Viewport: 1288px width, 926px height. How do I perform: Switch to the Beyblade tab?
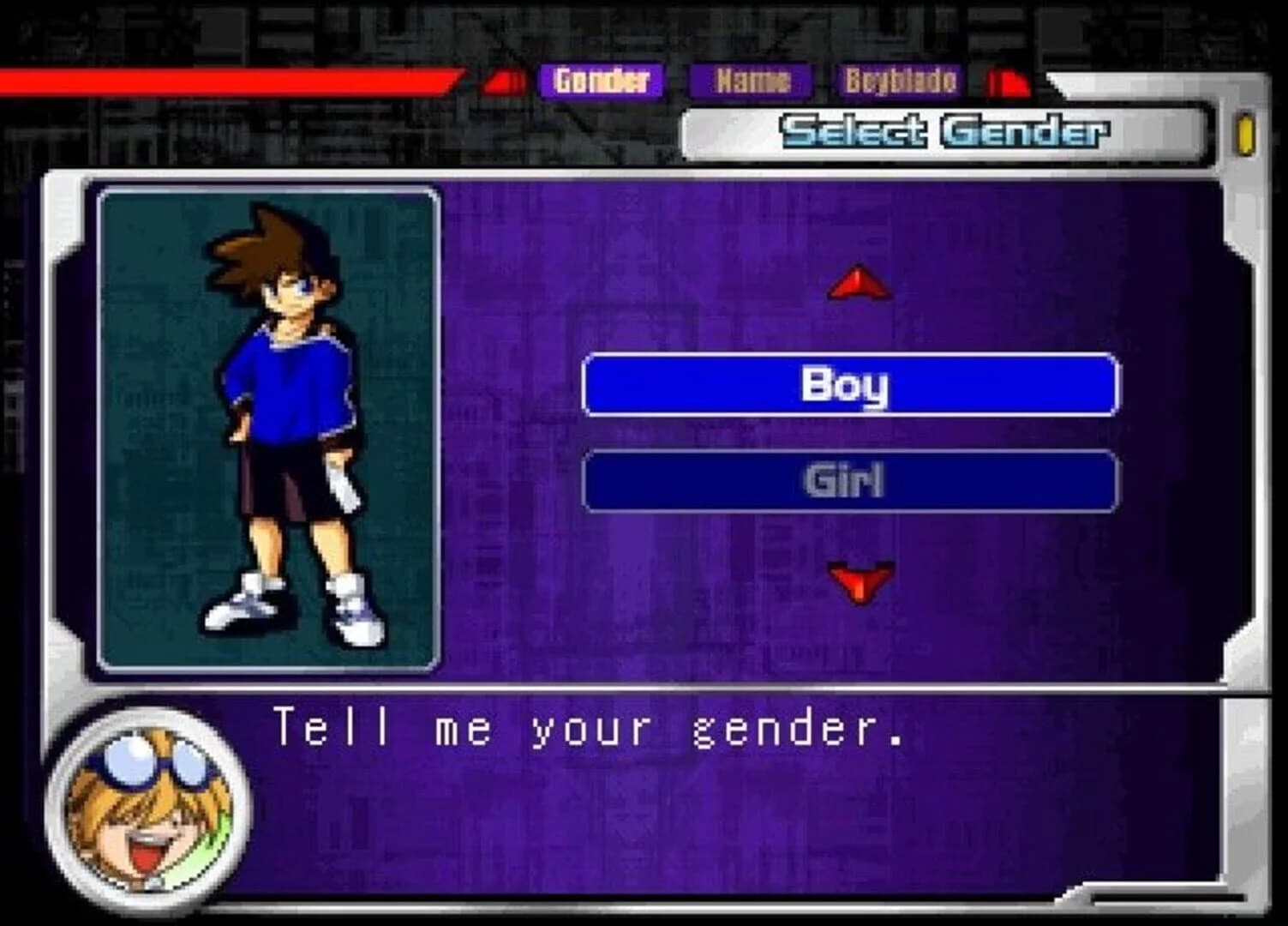[x=899, y=82]
